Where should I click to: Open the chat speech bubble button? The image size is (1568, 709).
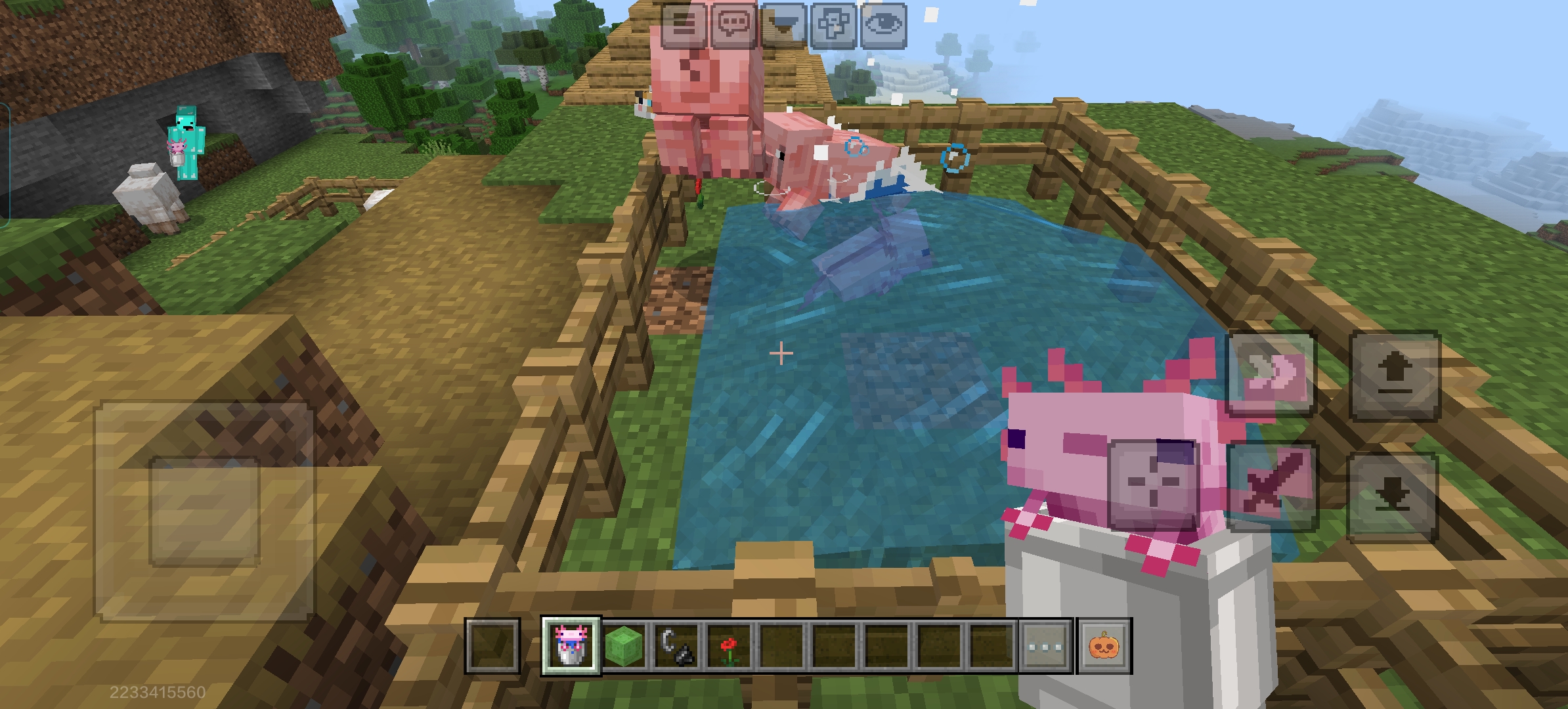click(734, 24)
